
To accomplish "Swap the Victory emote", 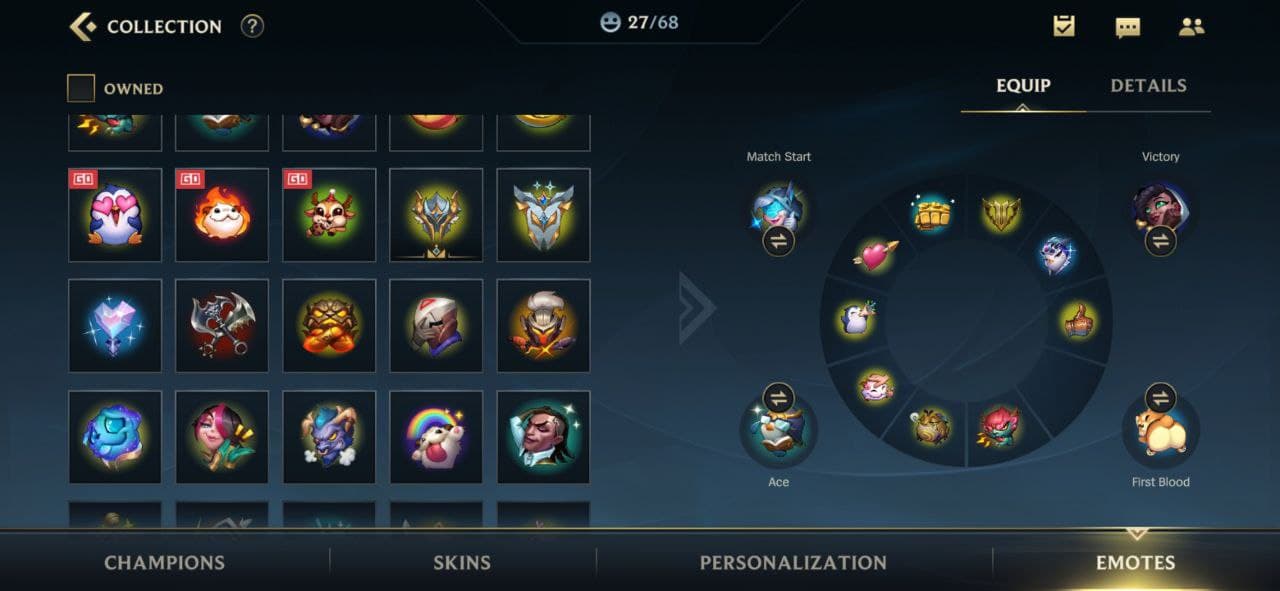I will 1160,240.
